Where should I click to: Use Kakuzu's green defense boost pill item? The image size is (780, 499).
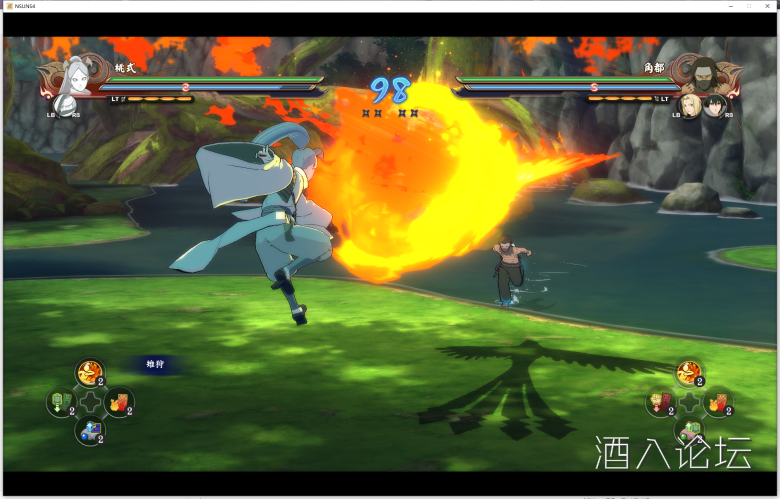point(689,431)
